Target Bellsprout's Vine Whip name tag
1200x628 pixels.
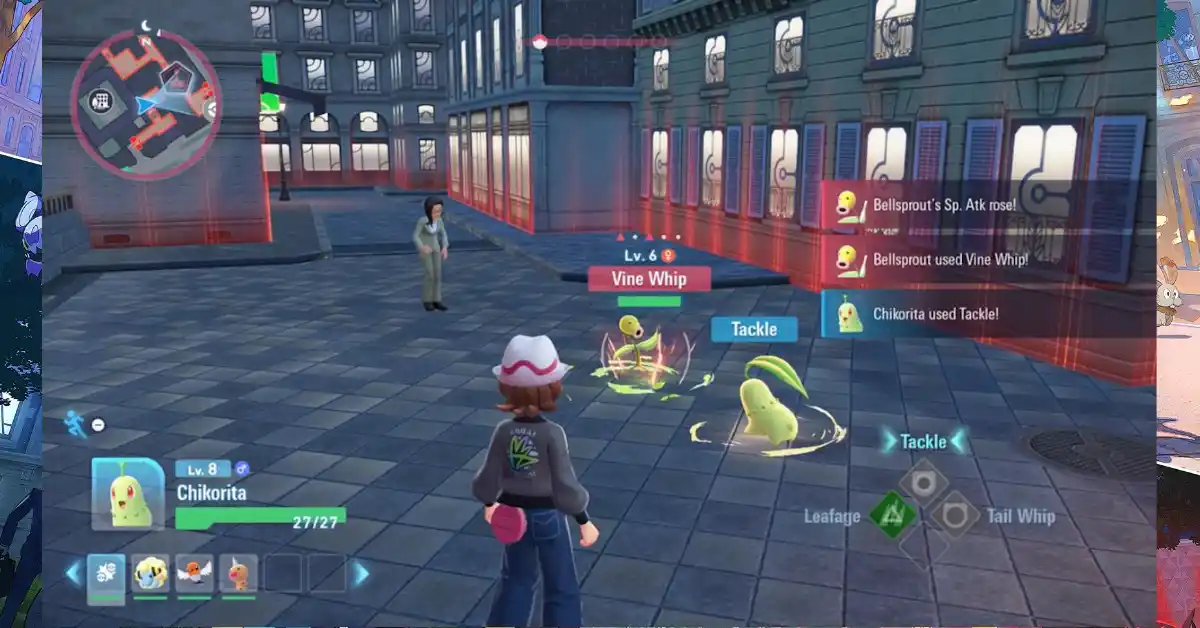click(649, 279)
